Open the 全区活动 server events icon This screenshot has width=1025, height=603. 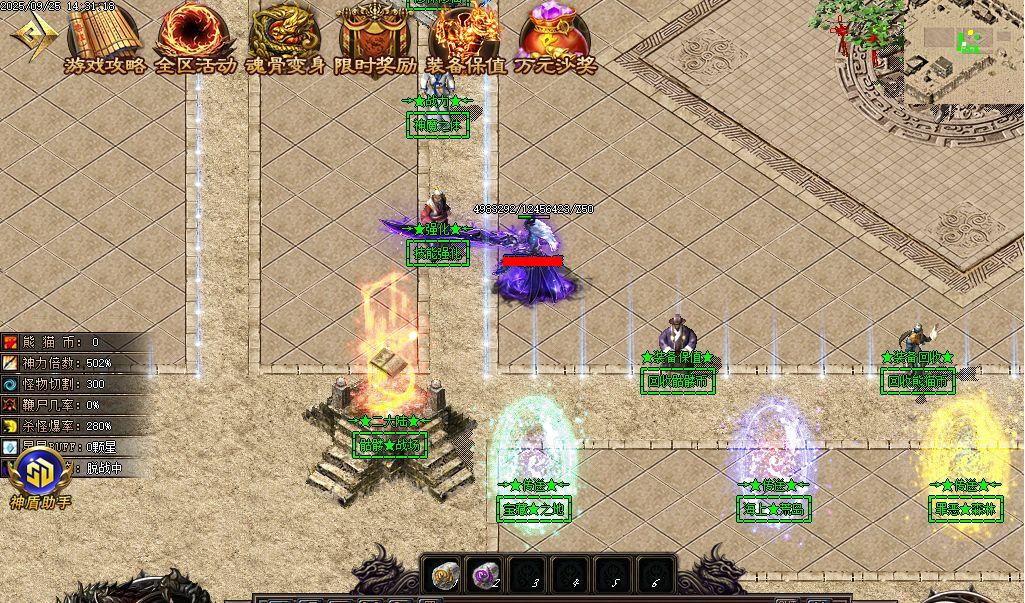(194, 38)
